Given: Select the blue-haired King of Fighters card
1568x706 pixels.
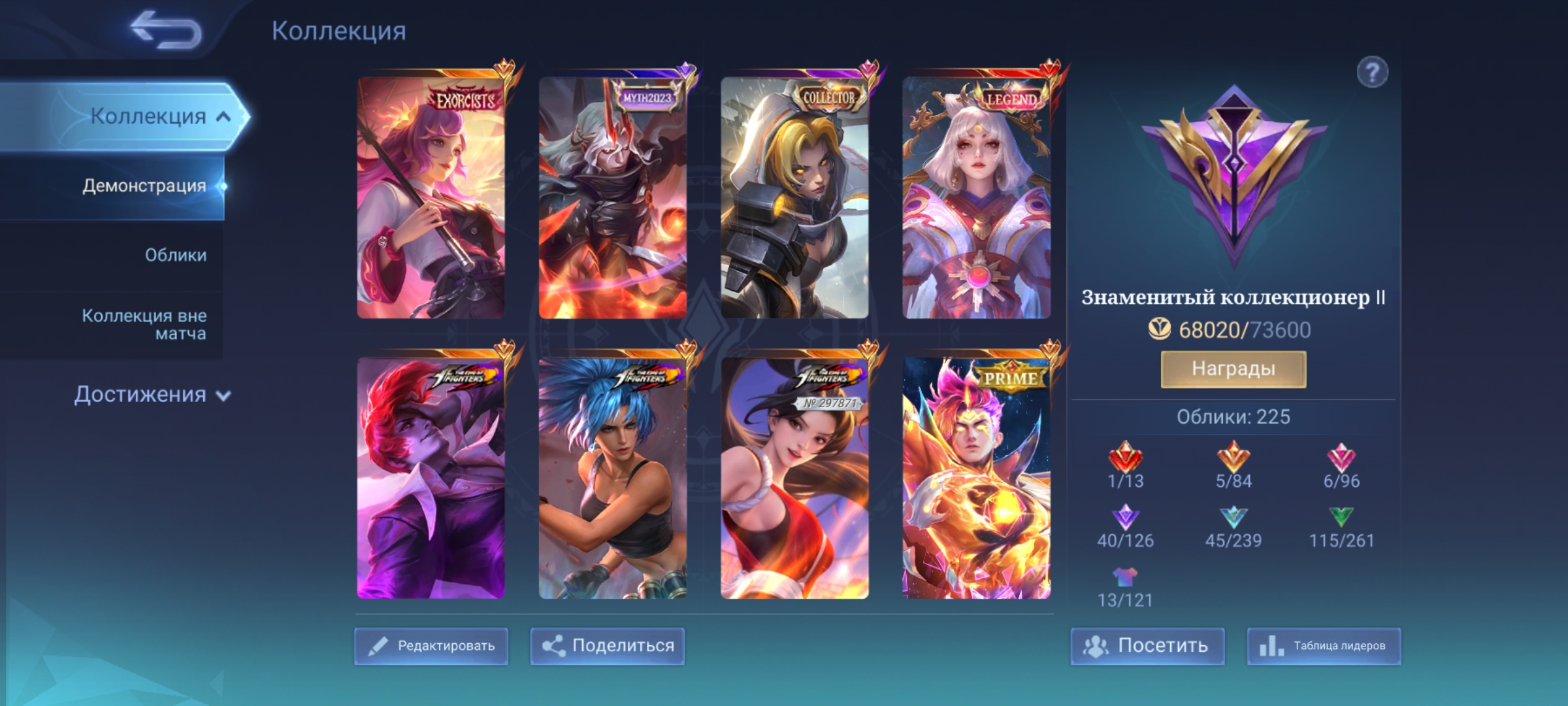Looking at the screenshot, I should [x=613, y=478].
